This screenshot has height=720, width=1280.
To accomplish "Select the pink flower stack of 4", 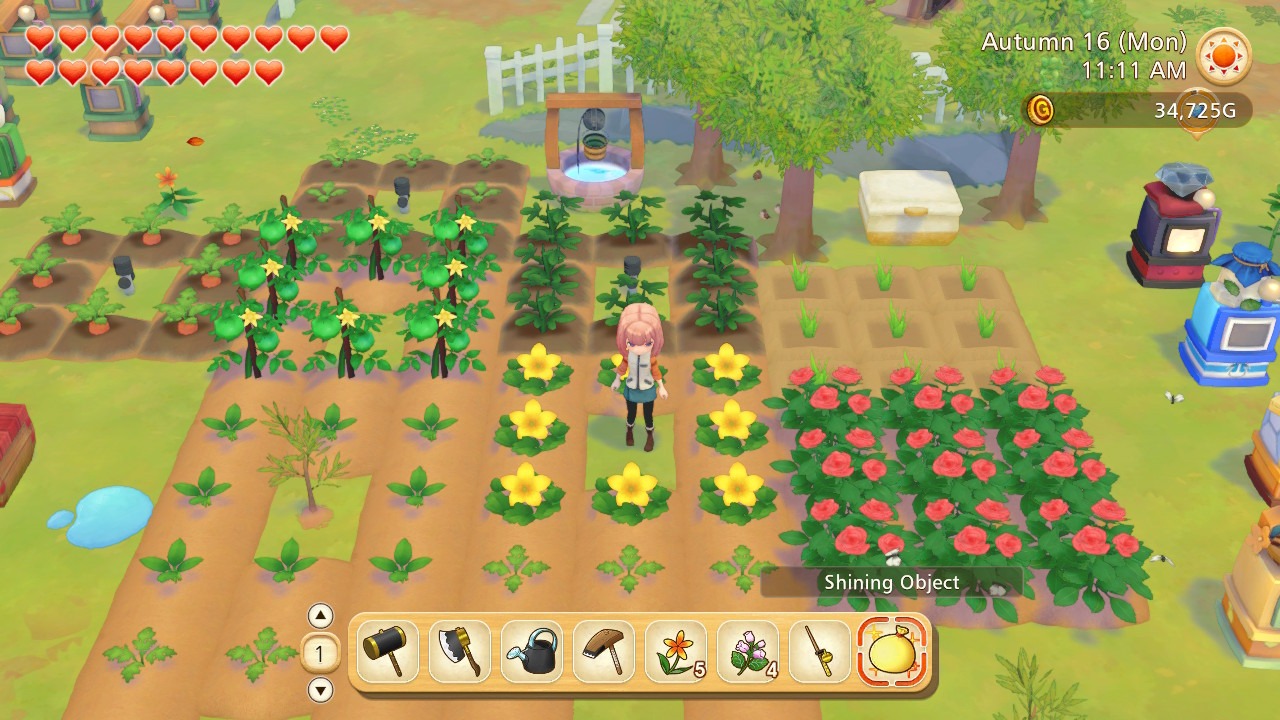I will coord(748,652).
